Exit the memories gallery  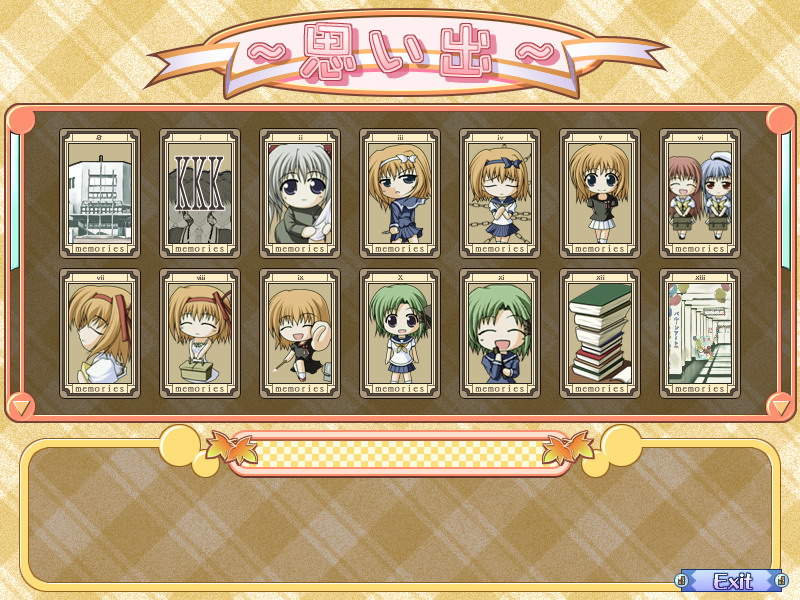click(x=732, y=581)
